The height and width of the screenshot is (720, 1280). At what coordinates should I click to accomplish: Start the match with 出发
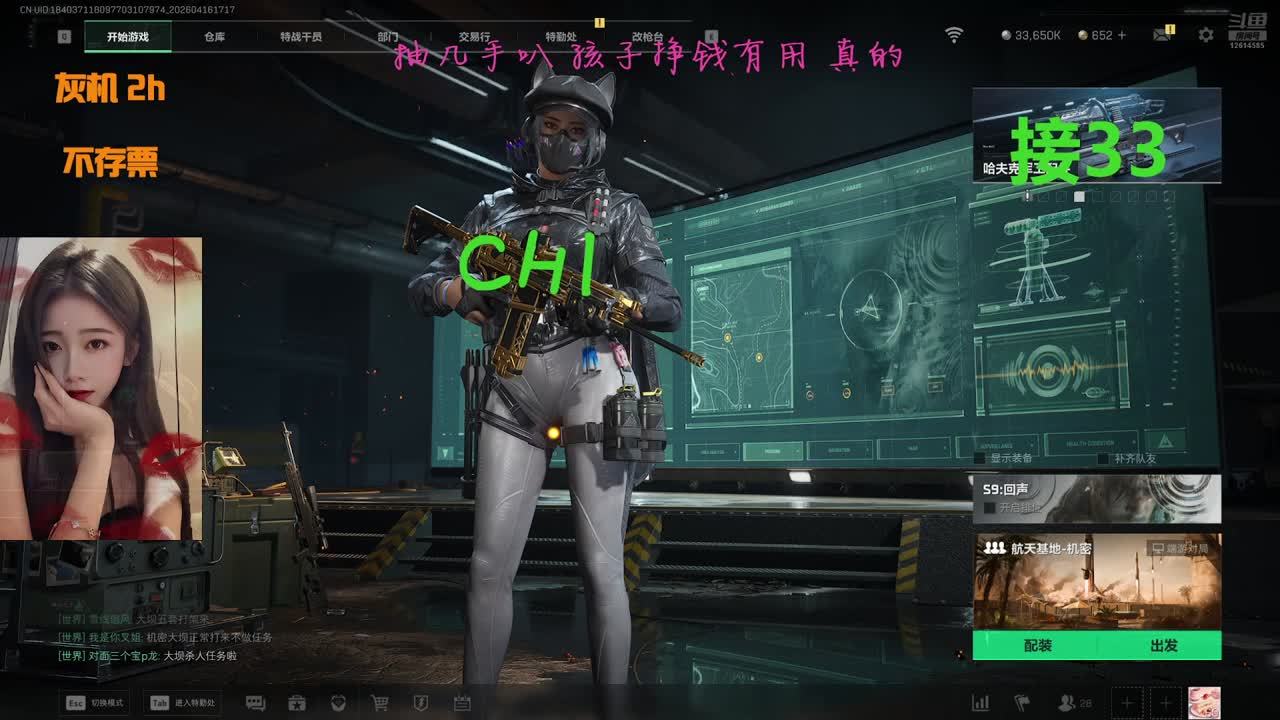click(1163, 646)
